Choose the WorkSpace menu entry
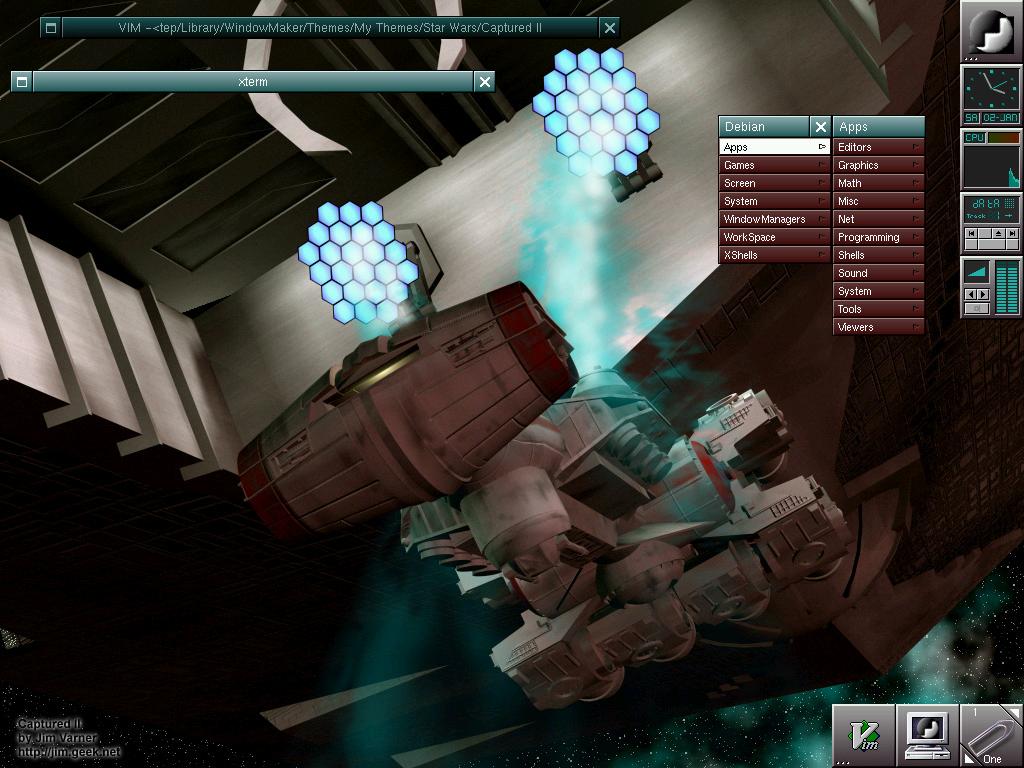The image size is (1024, 768). pyautogui.click(x=775, y=237)
